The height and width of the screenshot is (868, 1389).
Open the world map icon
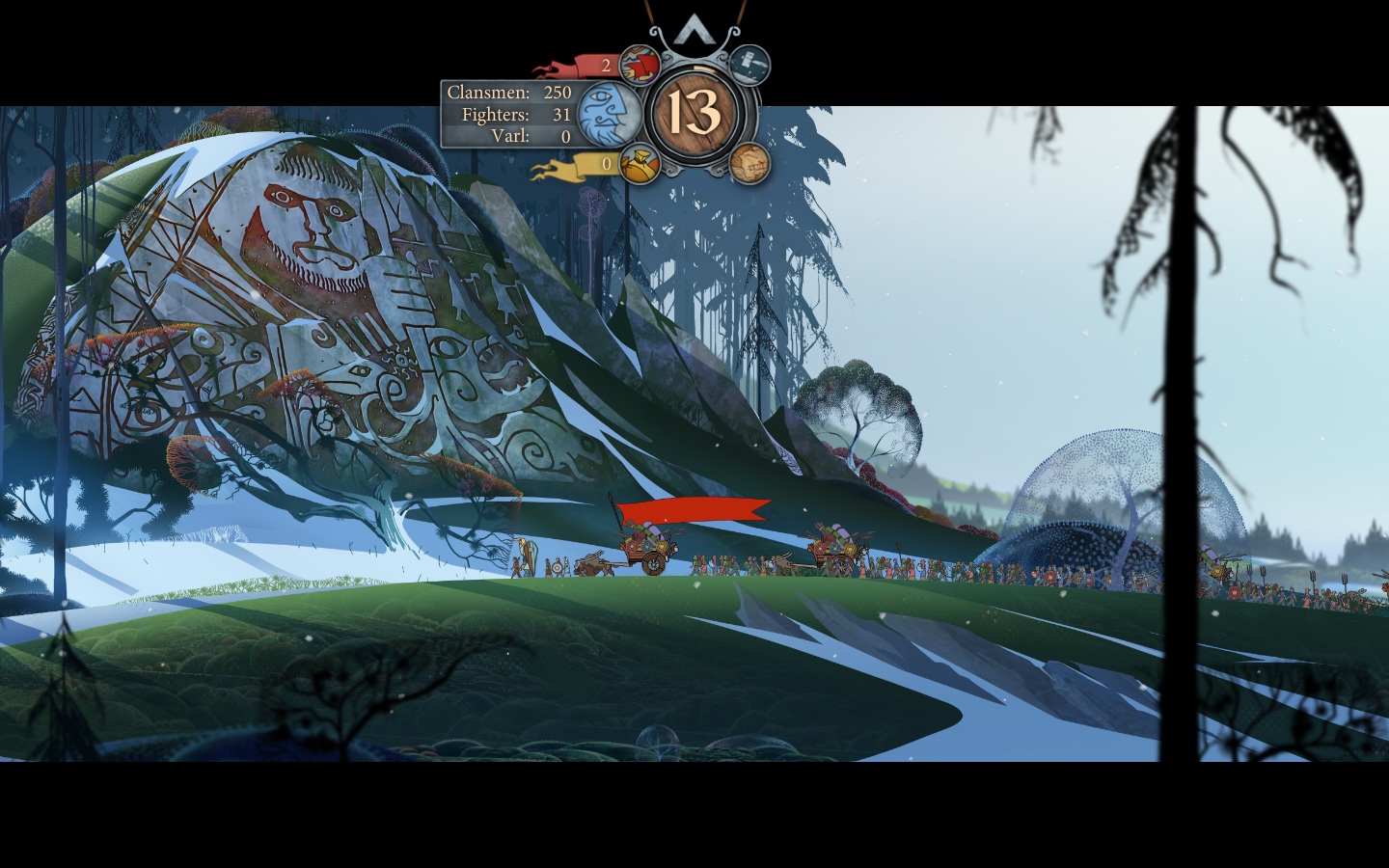pos(749,163)
